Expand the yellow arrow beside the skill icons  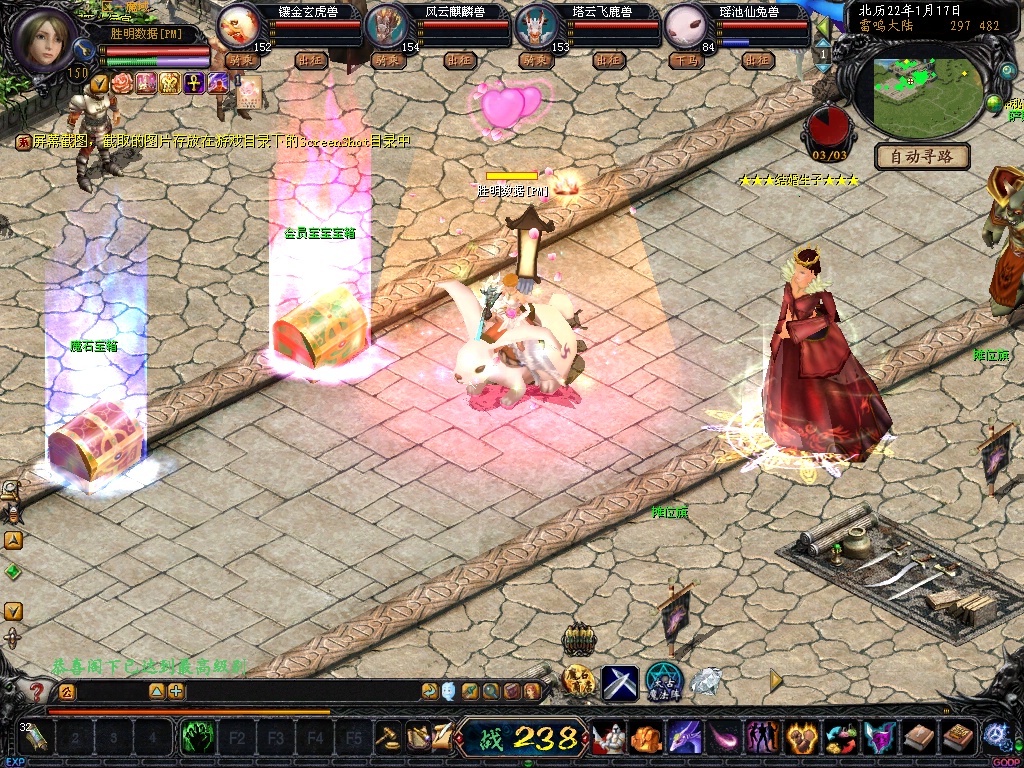775,680
